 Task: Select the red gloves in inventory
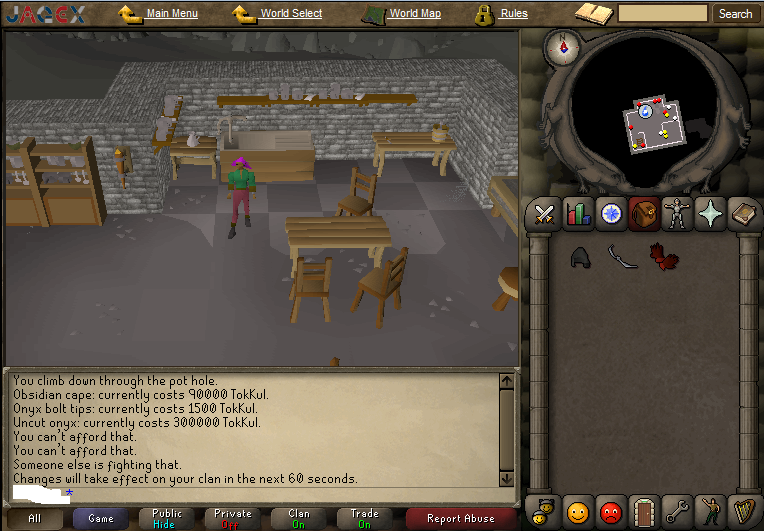662,258
